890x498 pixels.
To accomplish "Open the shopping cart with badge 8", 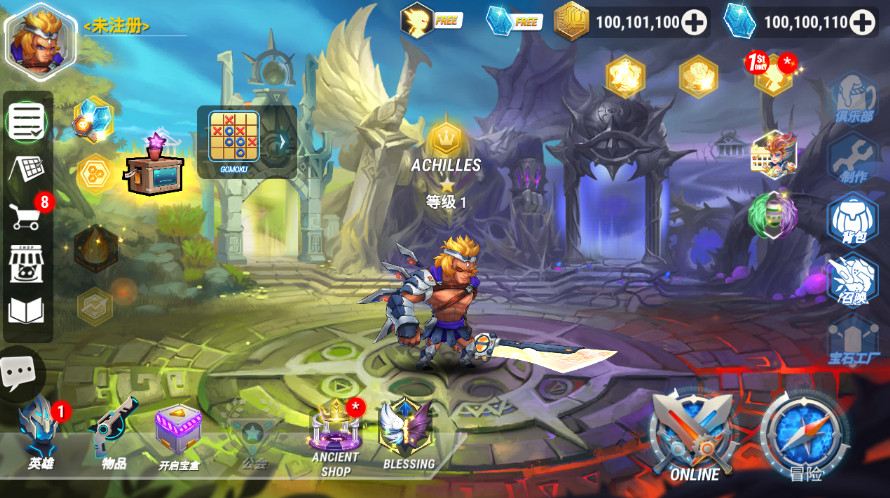I will (26, 214).
